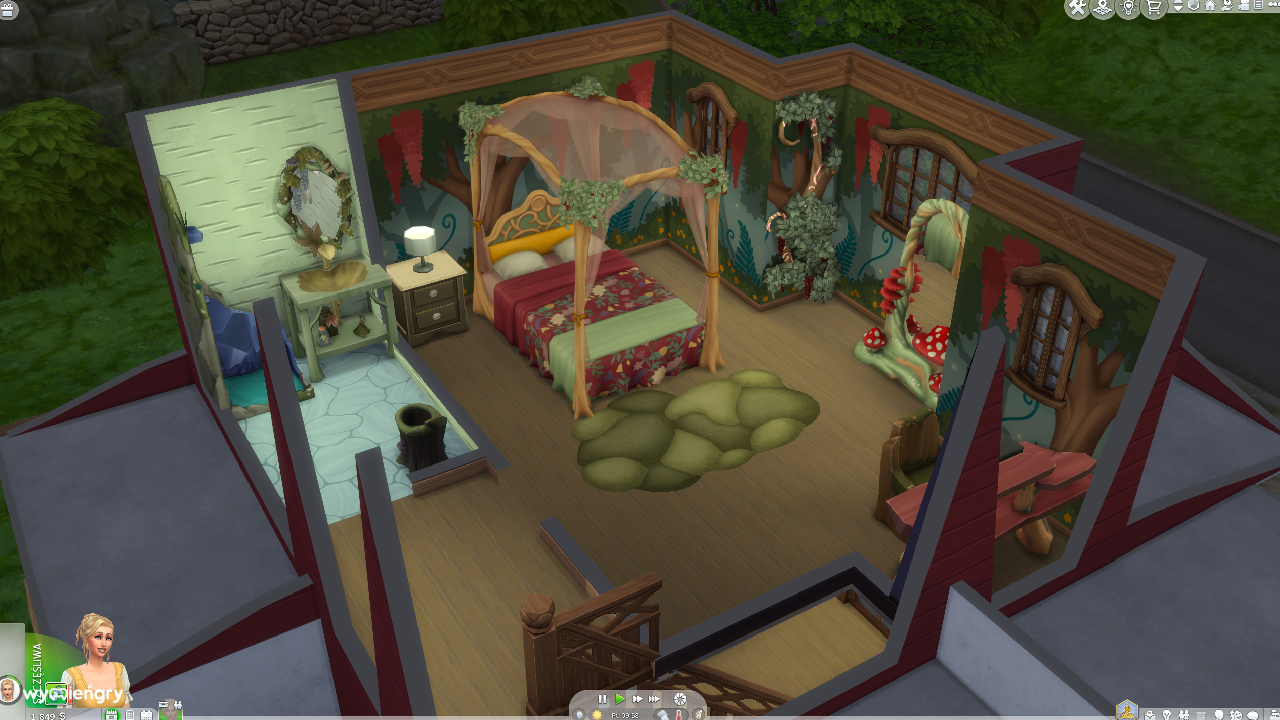Click the go-home house icon

click(x=1209, y=6)
